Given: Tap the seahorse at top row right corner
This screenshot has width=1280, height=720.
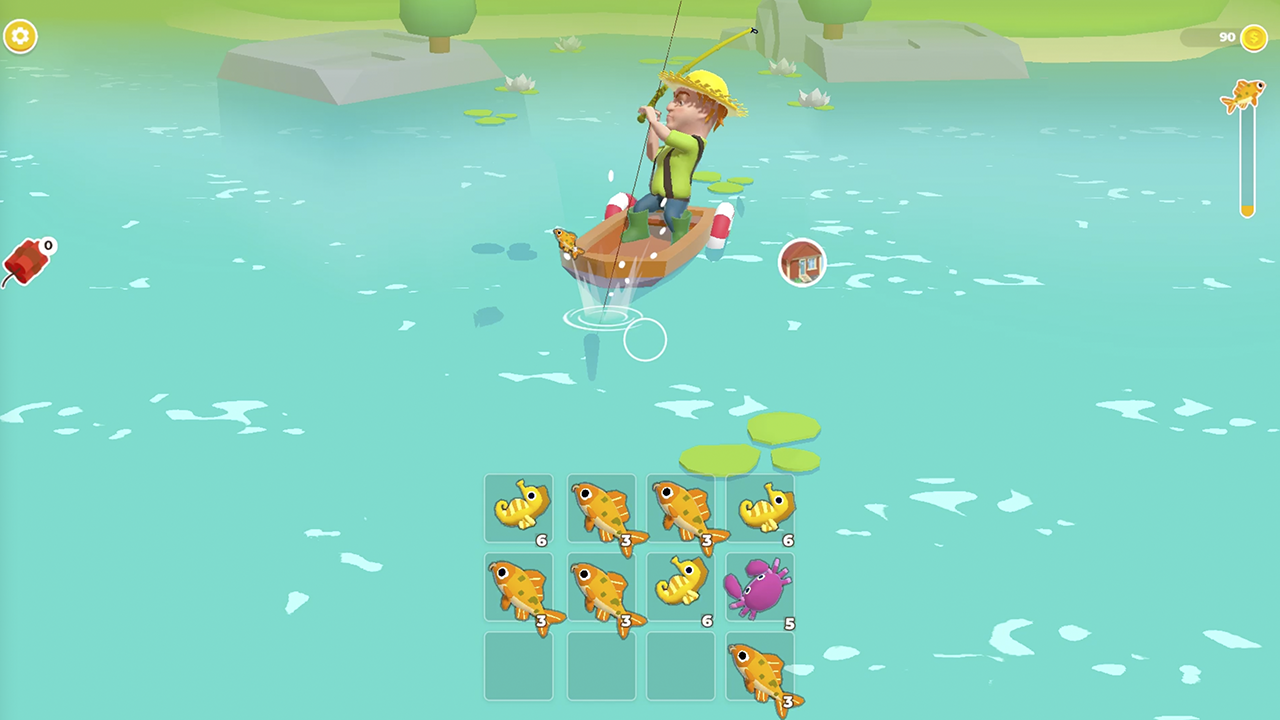Looking at the screenshot, I should 760,508.
